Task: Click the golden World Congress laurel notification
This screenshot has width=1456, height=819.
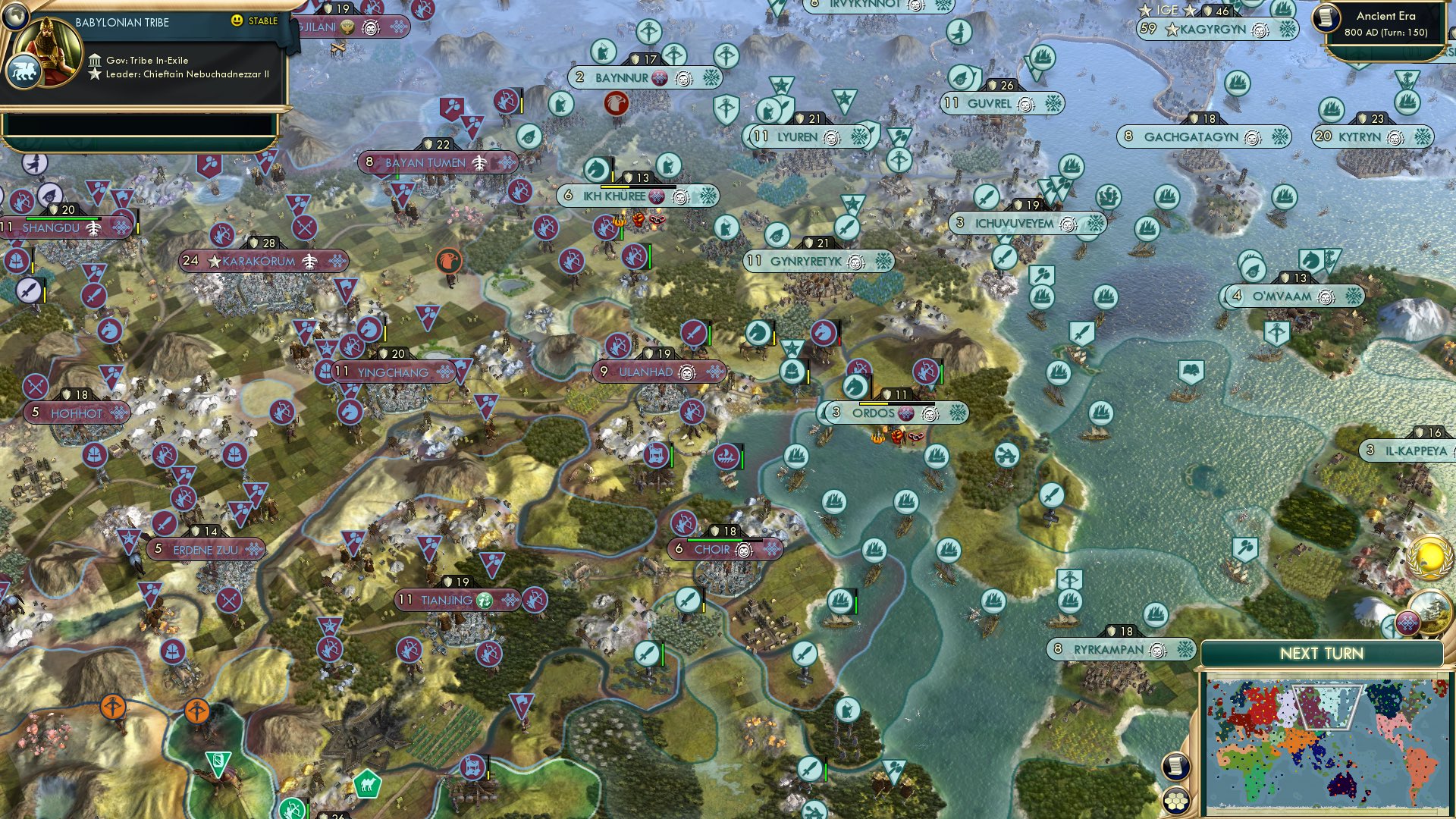Action: coord(1429,557)
